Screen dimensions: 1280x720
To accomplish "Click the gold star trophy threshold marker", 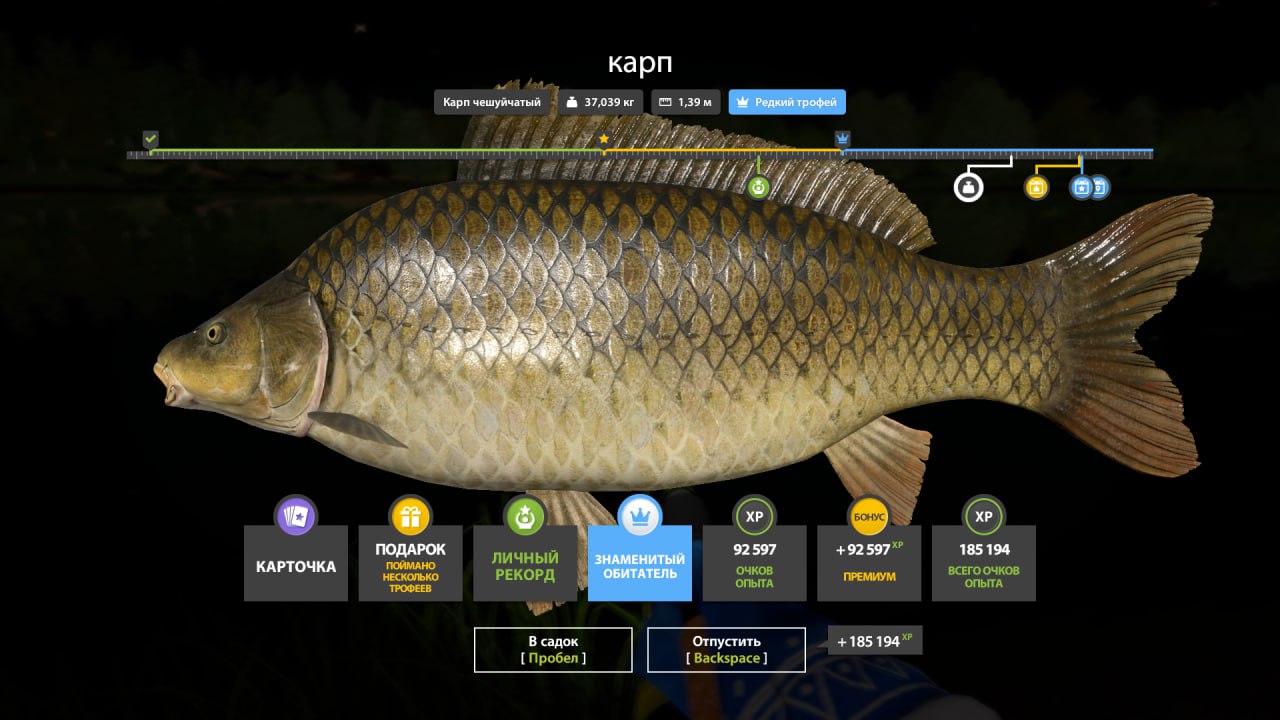I will tap(604, 139).
